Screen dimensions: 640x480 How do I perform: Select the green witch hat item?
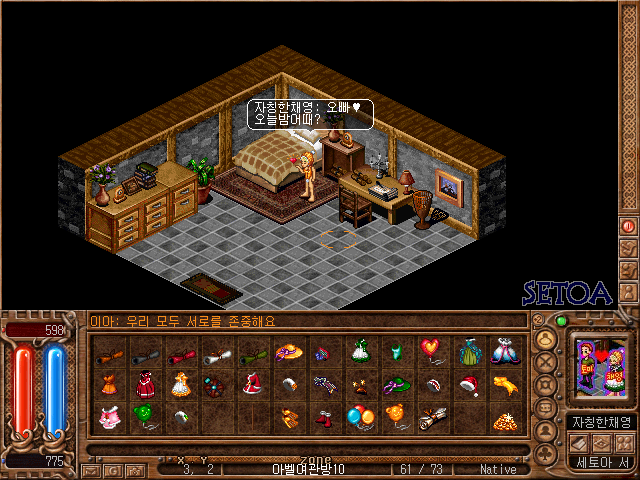click(x=396, y=383)
